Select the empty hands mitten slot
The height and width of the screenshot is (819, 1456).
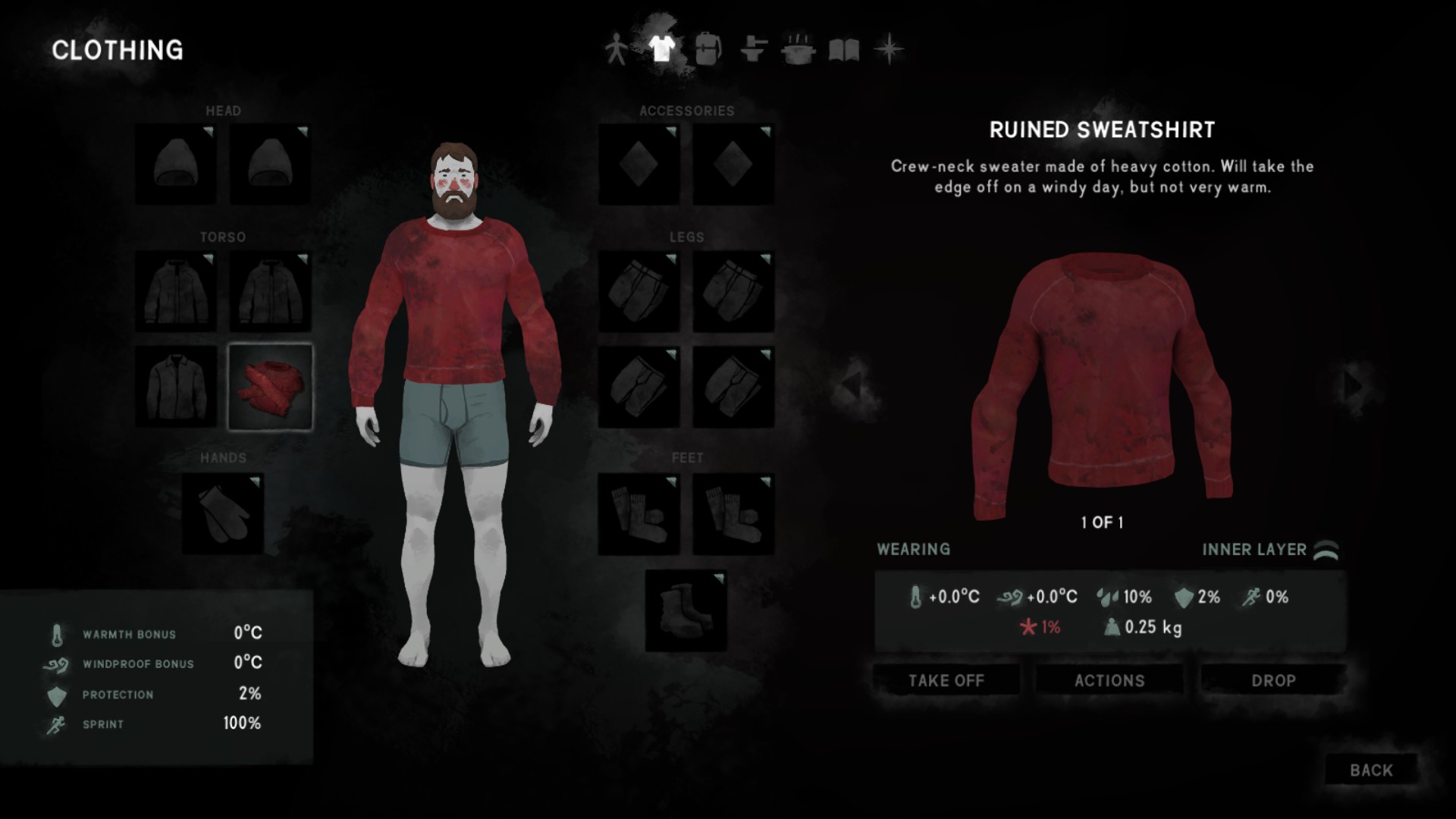pyautogui.click(x=223, y=513)
